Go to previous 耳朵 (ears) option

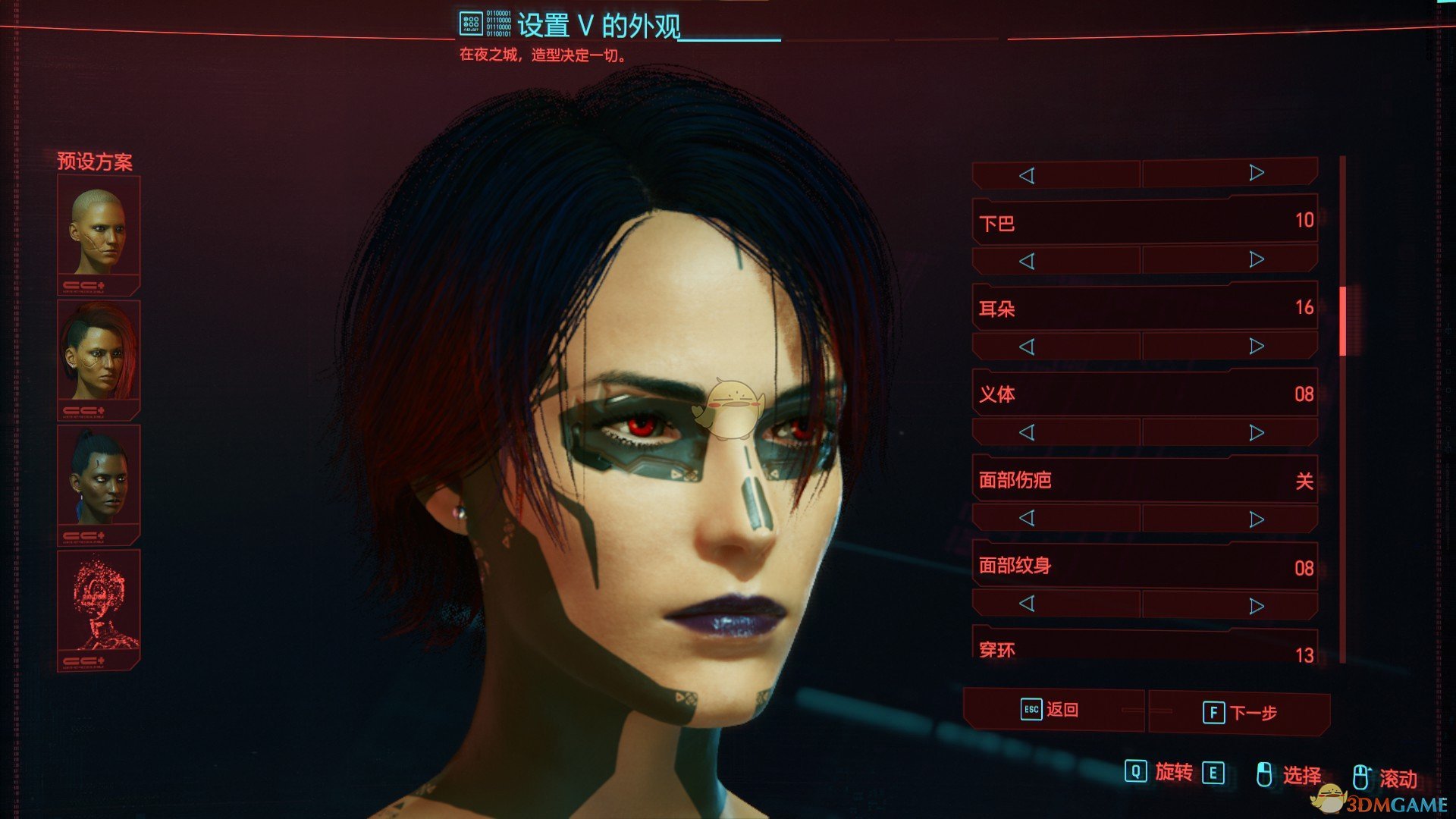pyautogui.click(x=1027, y=347)
